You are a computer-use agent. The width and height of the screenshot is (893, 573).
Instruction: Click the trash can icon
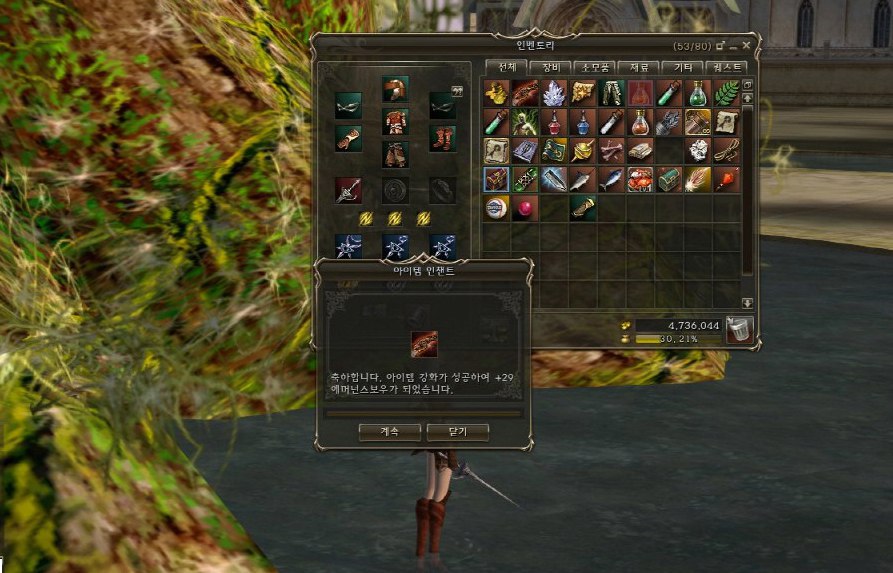pyautogui.click(x=739, y=331)
